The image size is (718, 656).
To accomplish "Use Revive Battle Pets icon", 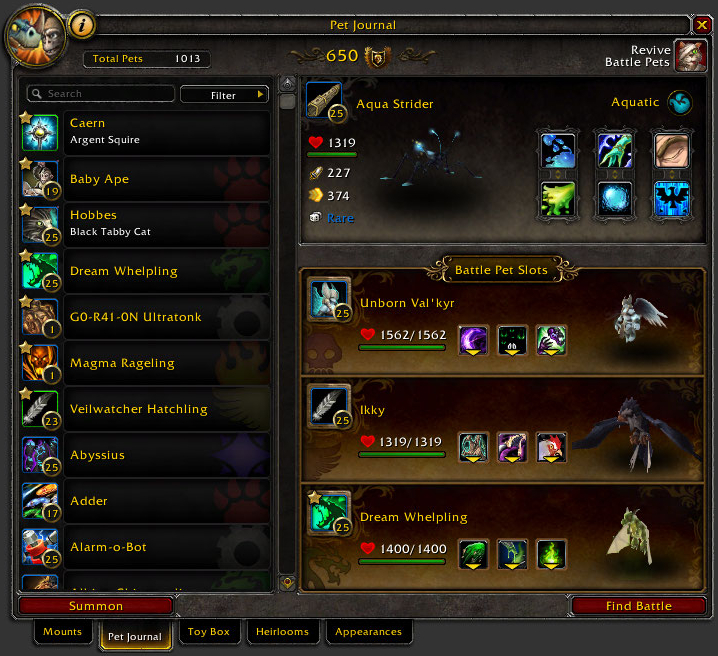I will 690,56.
